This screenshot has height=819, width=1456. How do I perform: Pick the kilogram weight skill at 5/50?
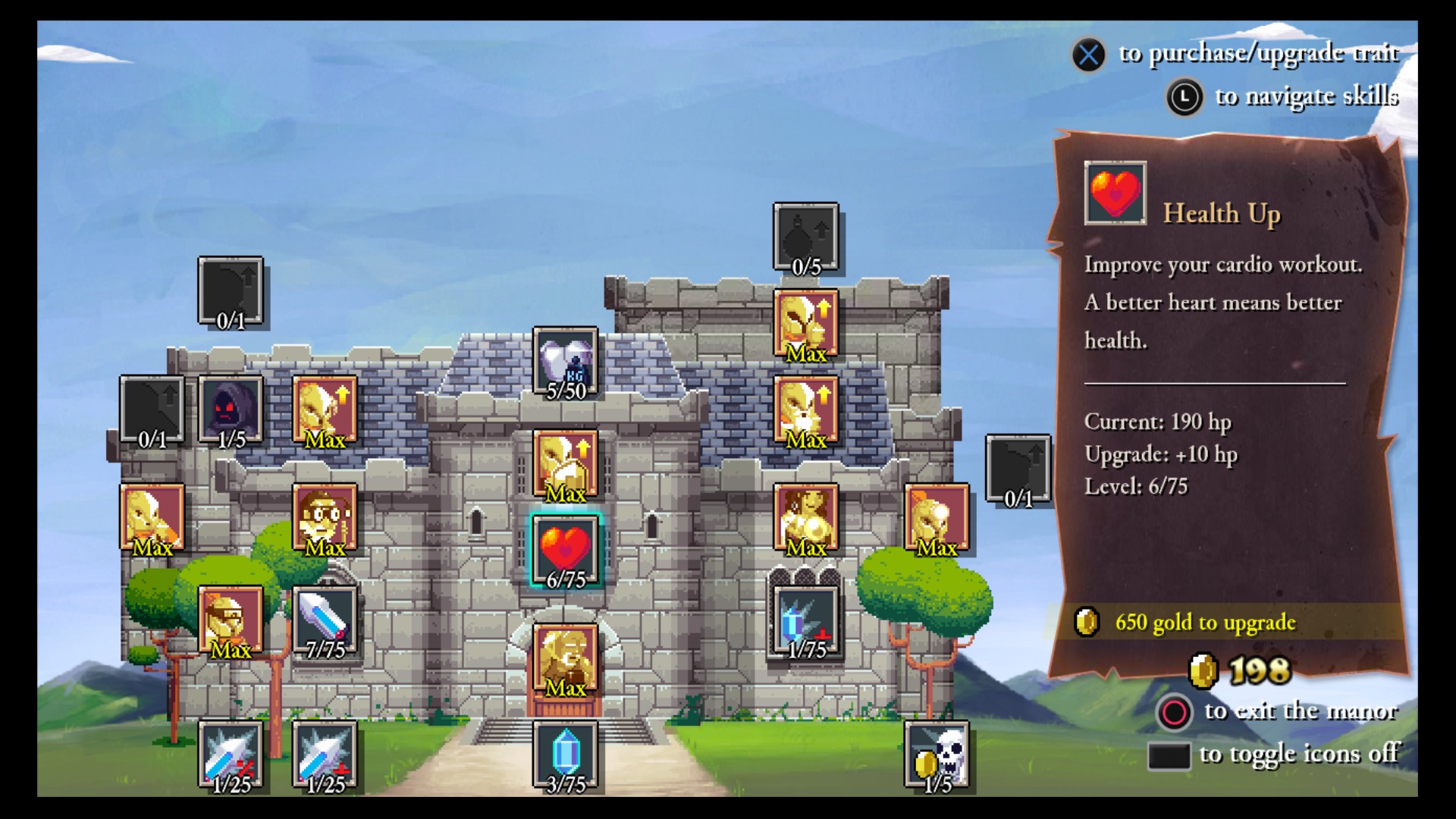(565, 362)
